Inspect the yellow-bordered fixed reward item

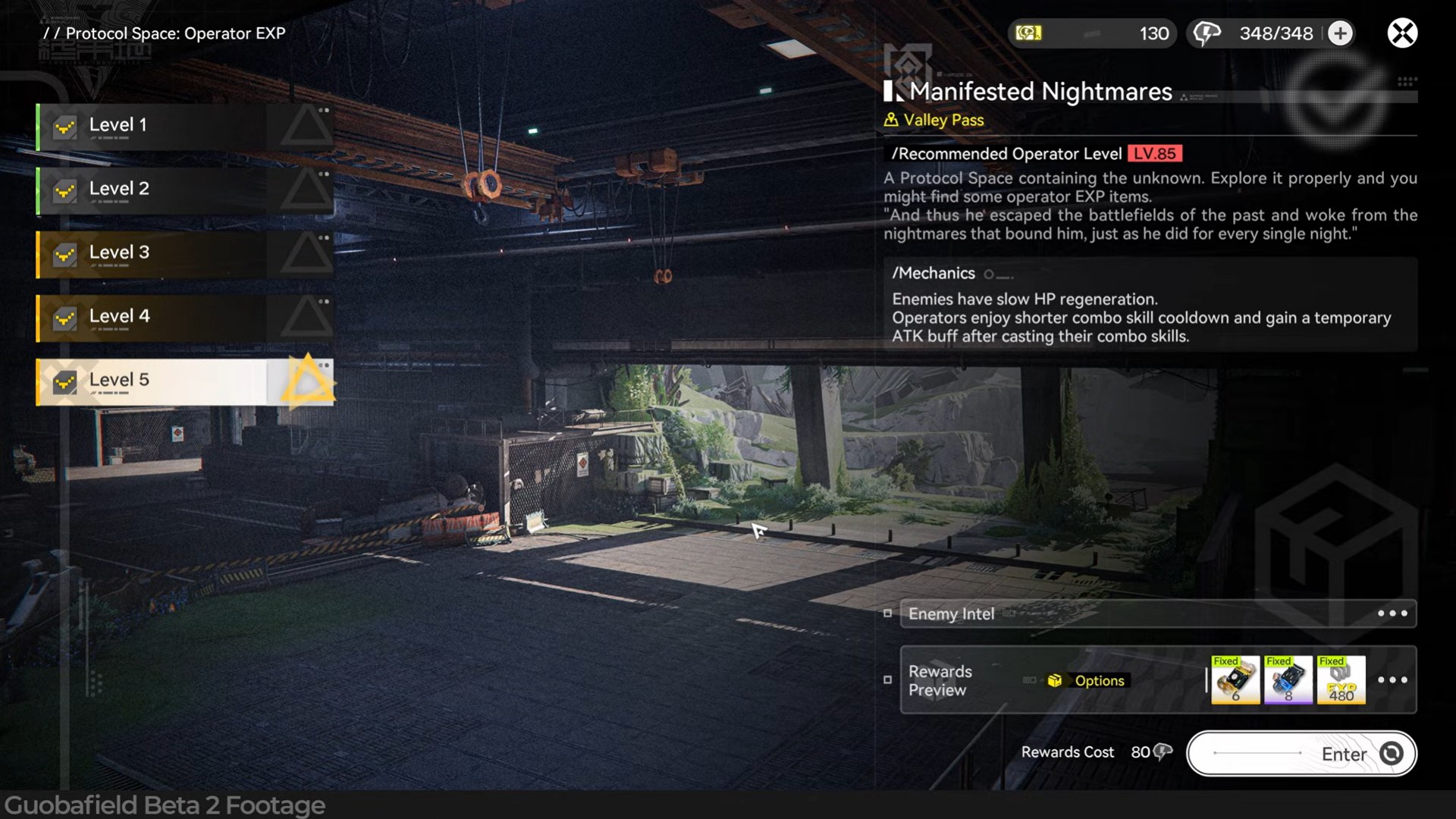click(1235, 680)
